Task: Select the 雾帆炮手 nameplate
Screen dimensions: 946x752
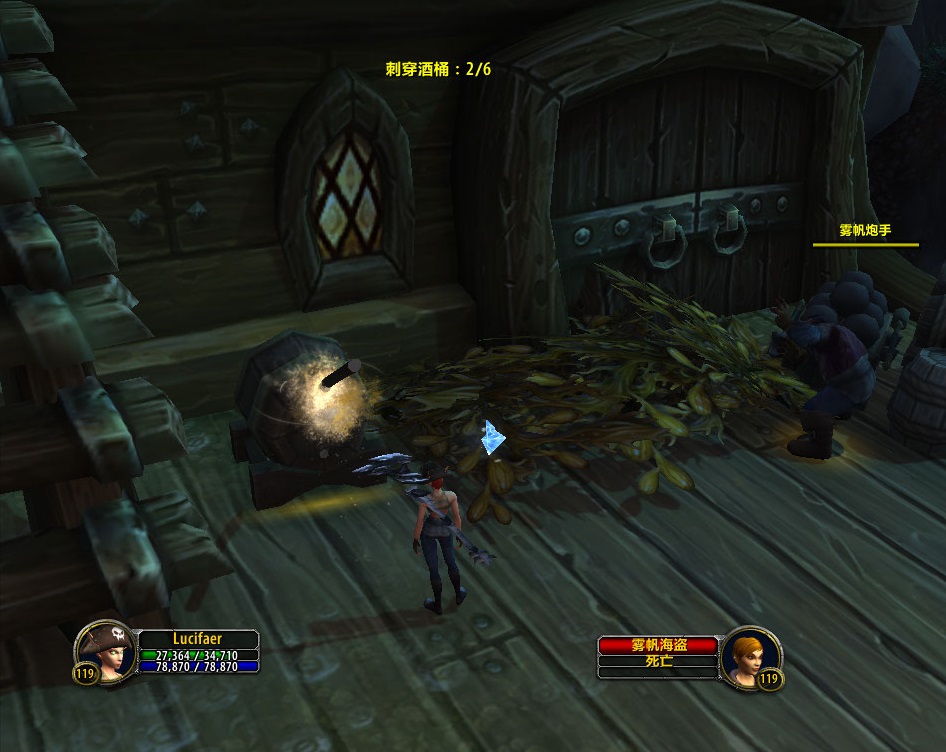Action: (x=865, y=231)
